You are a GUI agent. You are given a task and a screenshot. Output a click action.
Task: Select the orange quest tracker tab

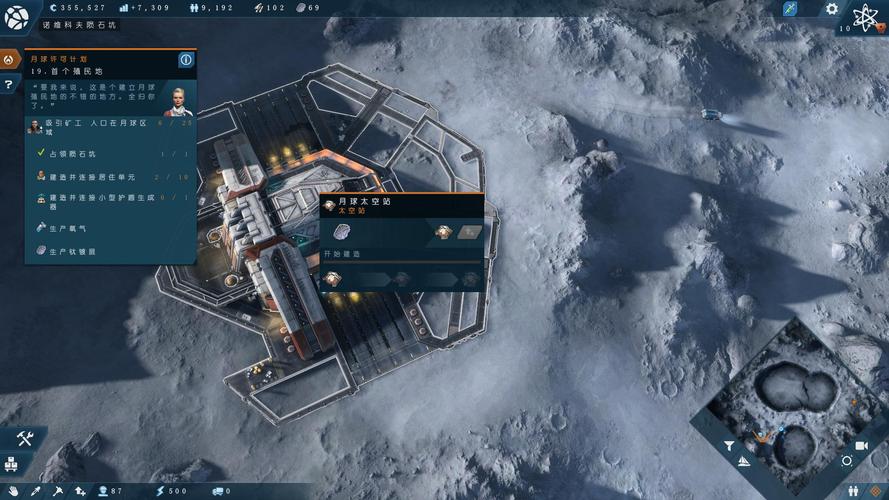click(9, 60)
